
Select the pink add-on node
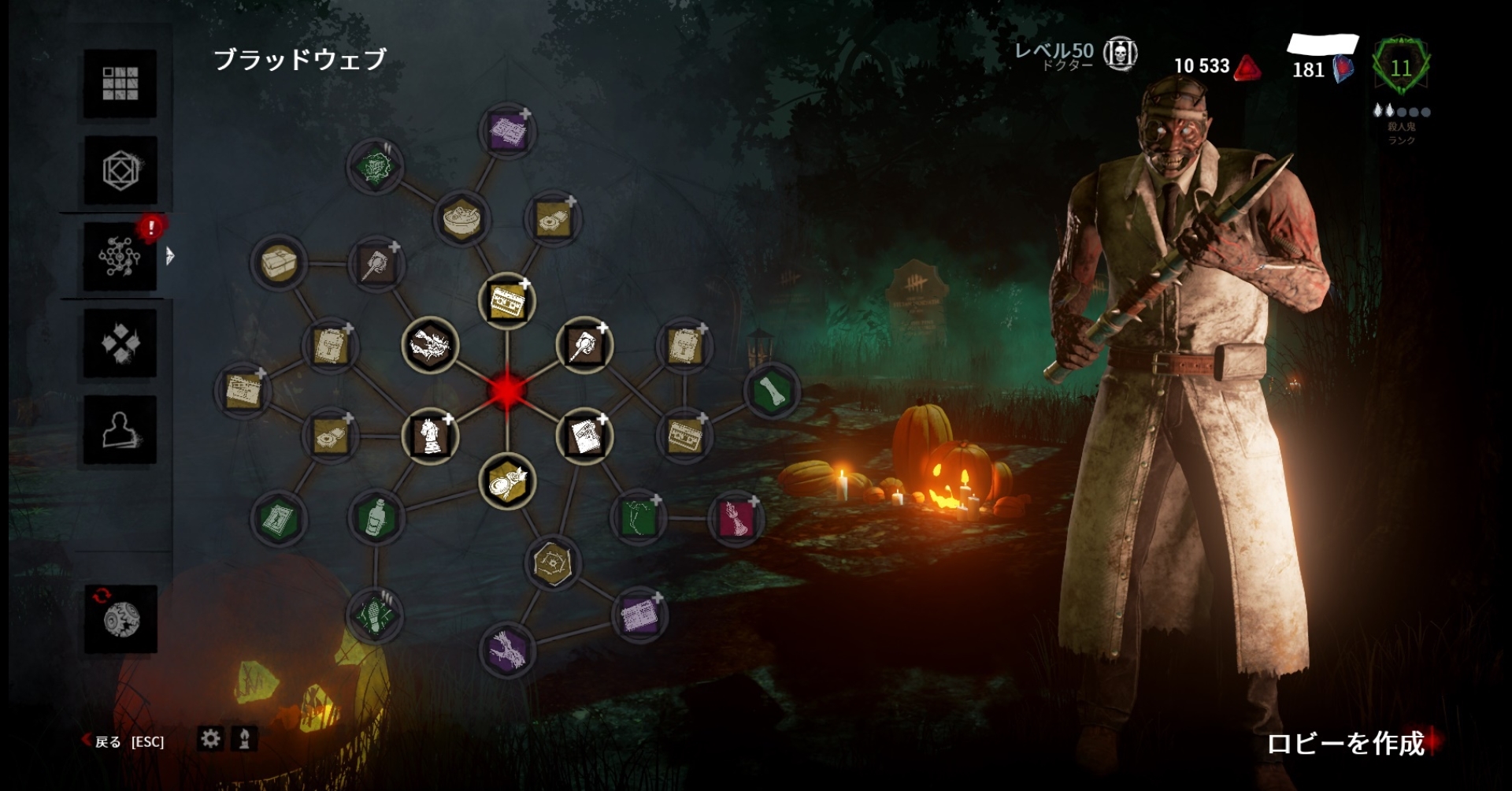click(735, 518)
